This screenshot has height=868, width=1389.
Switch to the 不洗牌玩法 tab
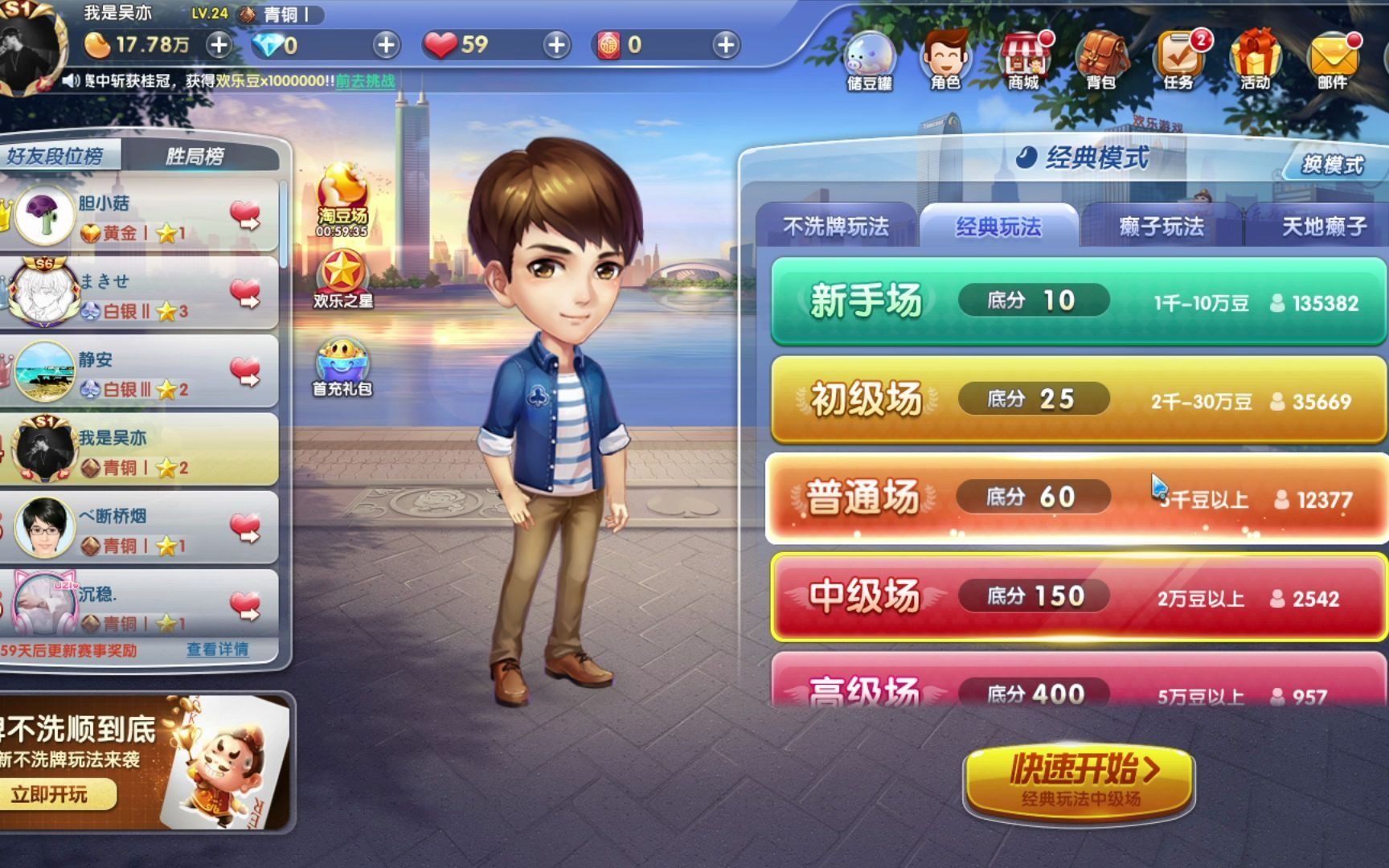pyautogui.click(x=838, y=227)
